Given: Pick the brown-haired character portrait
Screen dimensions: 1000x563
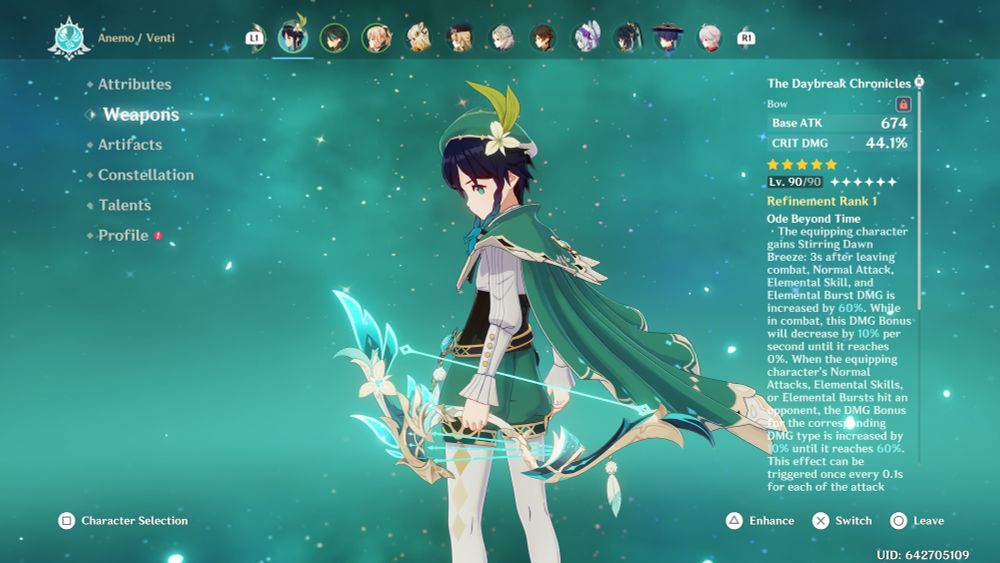Looking at the screenshot, I should tap(543, 38).
